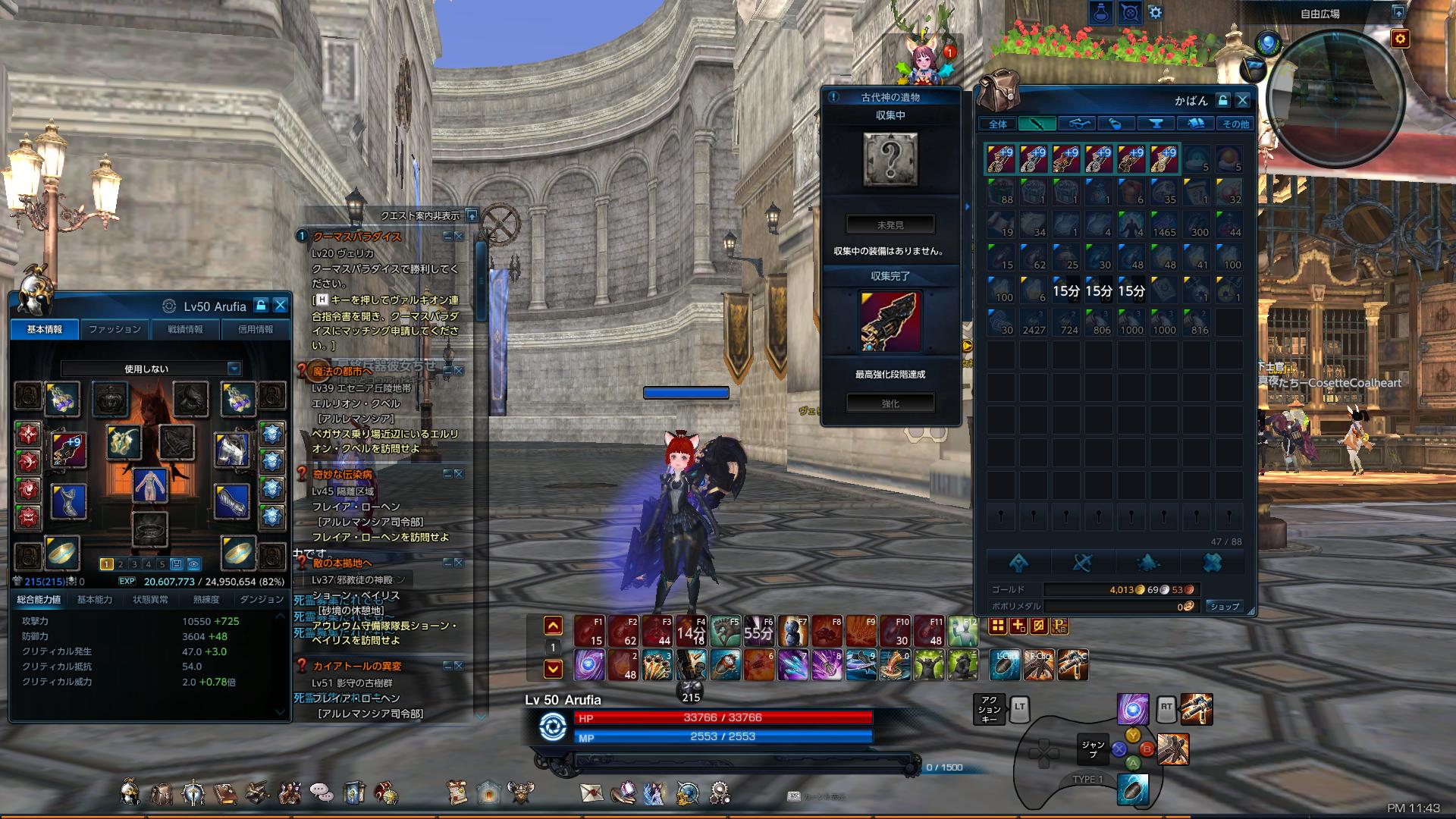Toggle the クエスト案内非表示 quest tracker button

click(x=471, y=215)
